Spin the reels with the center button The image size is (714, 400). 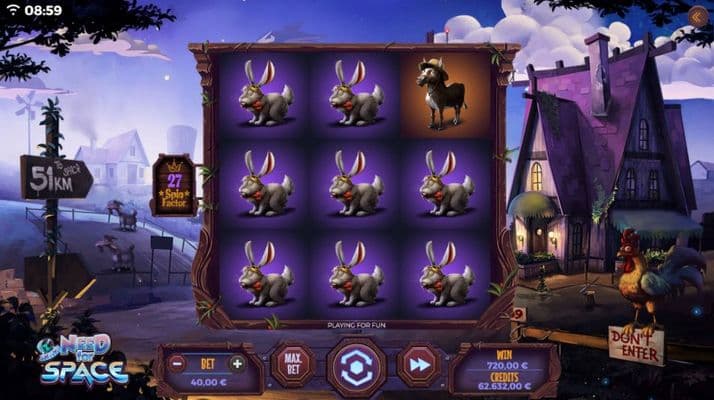point(356,367)
